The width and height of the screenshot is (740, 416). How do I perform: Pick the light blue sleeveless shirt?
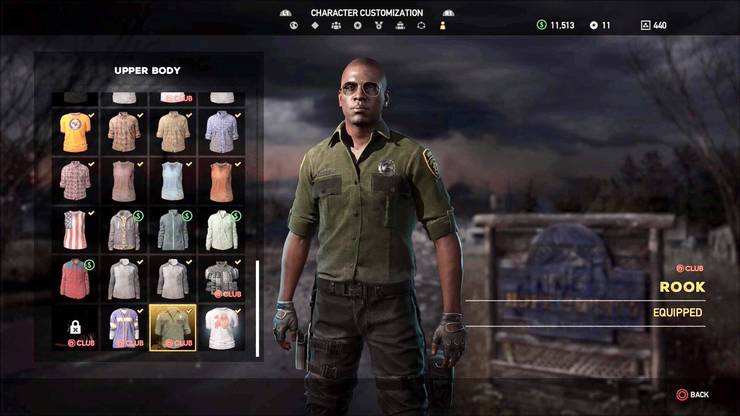(x=173, y=180)
